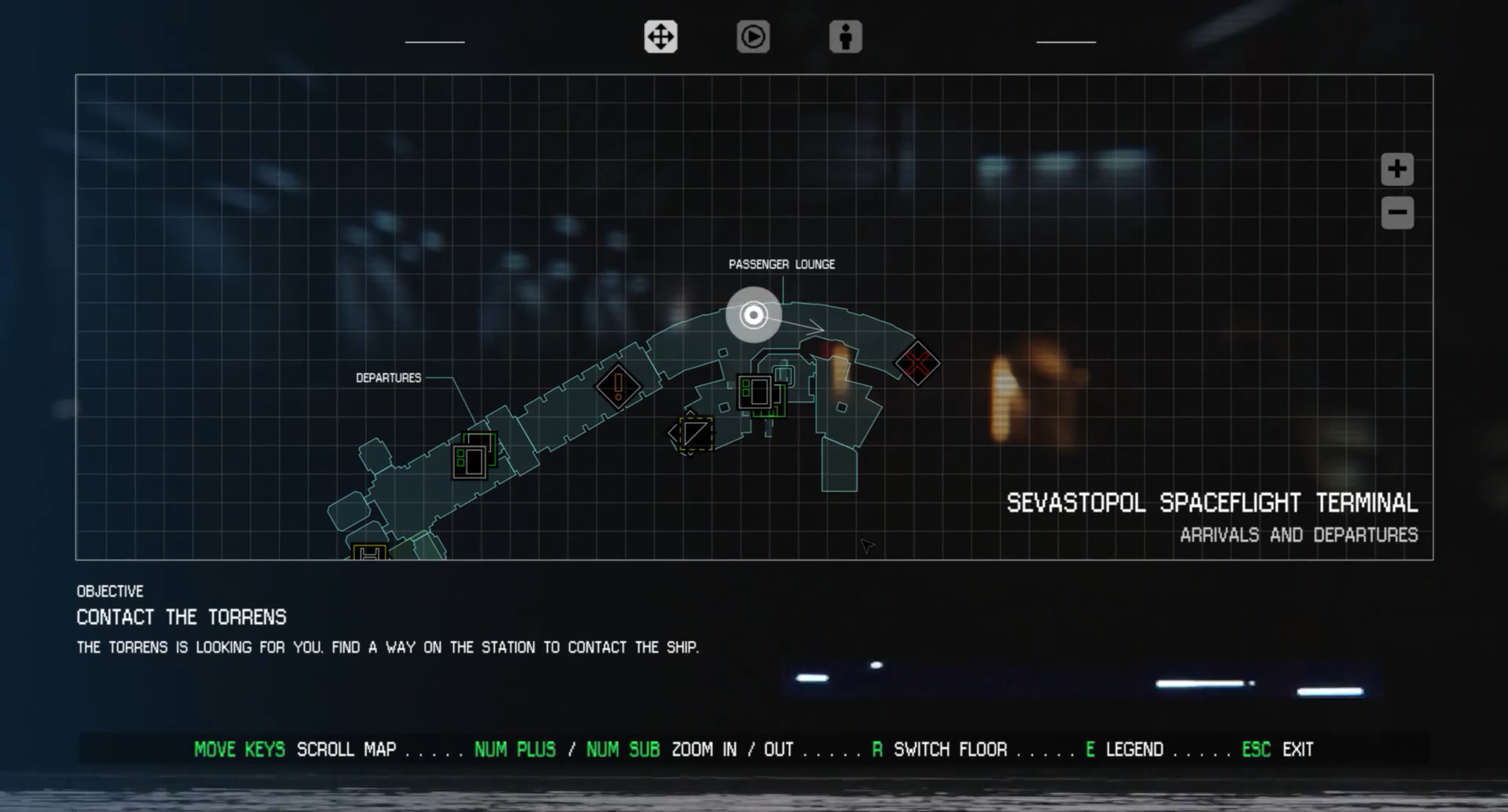The width and height of the screenshot is (1508, 812).
Task: Select the terminal marker below Passenger Lounge
Action: pos(756,392)
